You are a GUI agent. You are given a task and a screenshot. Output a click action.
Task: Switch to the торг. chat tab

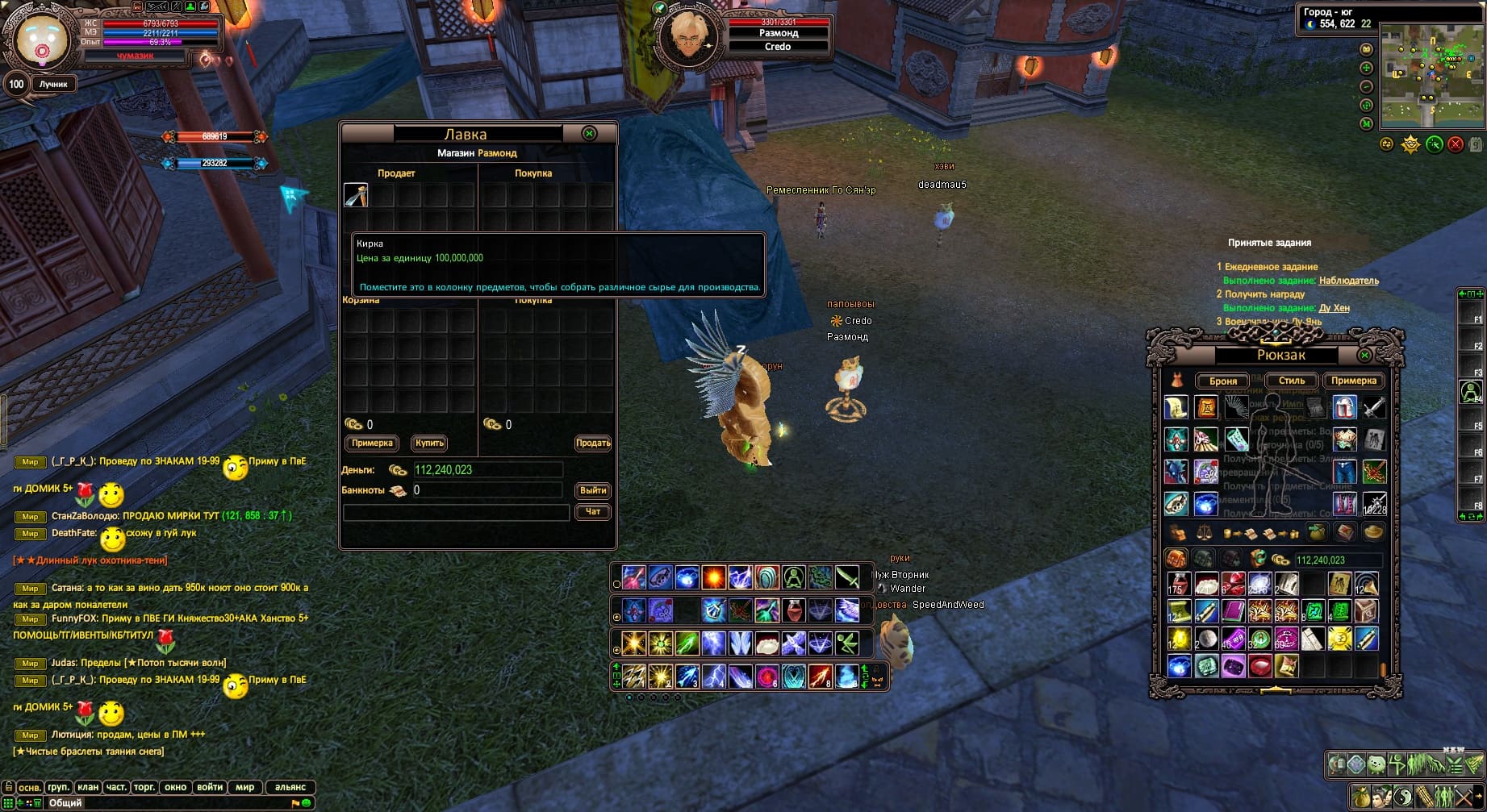pyautogui.click(x=144, y=787)
